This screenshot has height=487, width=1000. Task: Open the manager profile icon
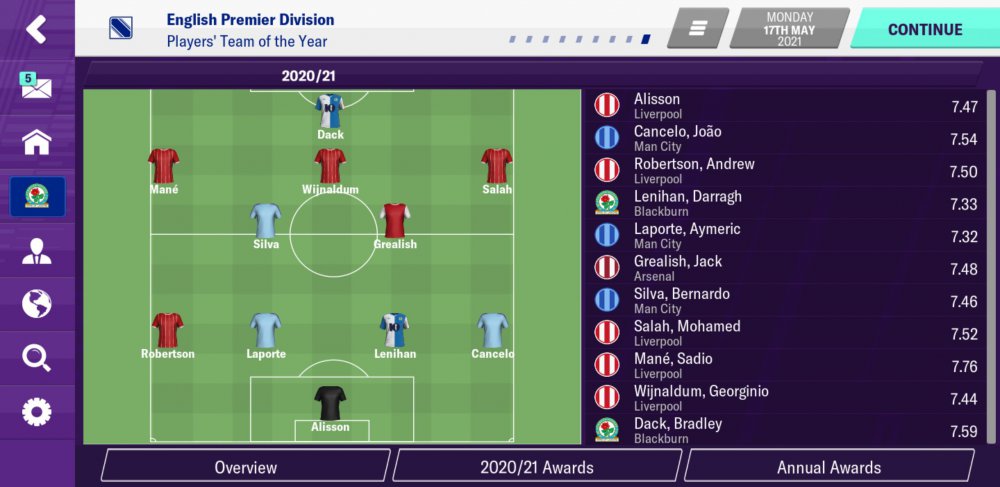36,250
